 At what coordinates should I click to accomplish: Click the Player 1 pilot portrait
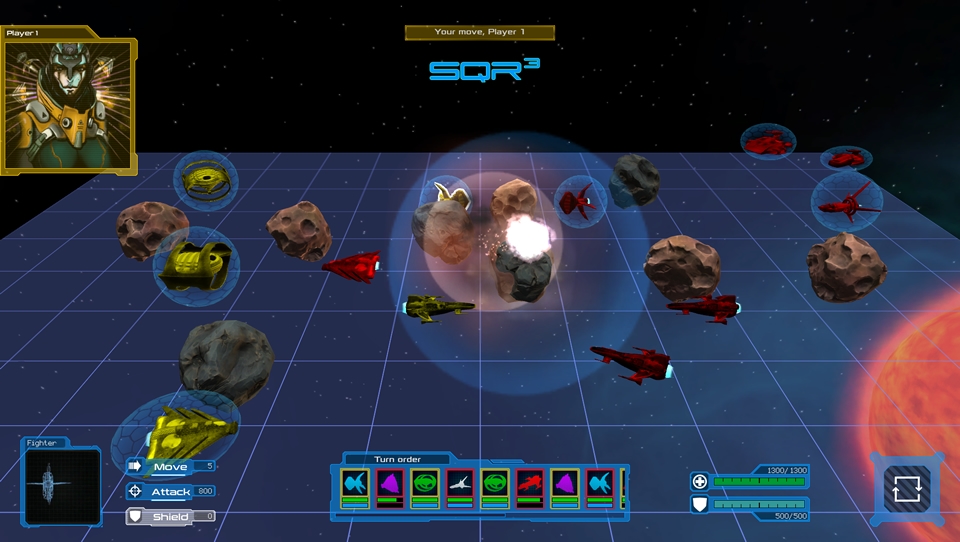pos(68,106)
